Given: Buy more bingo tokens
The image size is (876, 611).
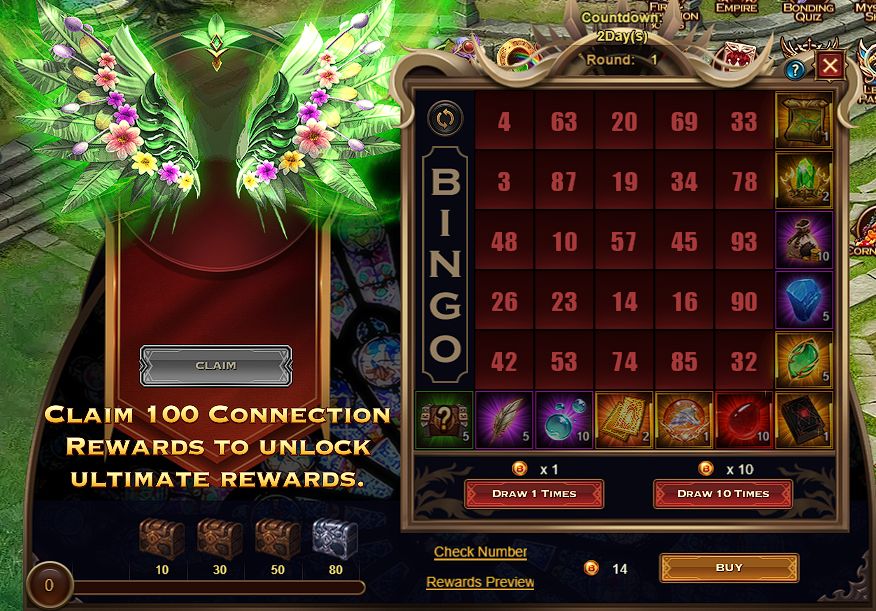Looking at the screenshot, I should 729,568.
